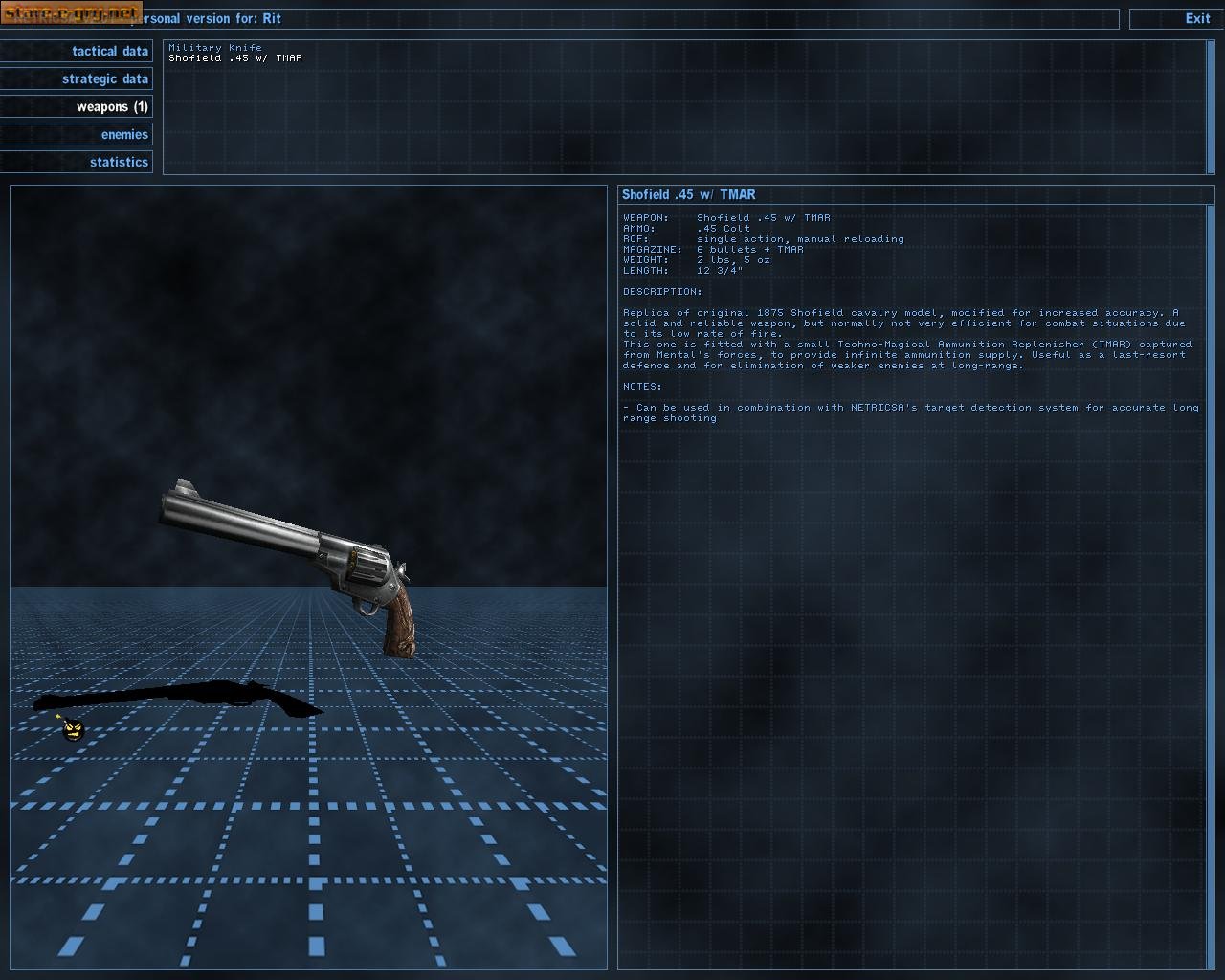Click the angry bomb face icon in the viewport

pos(72,729)
